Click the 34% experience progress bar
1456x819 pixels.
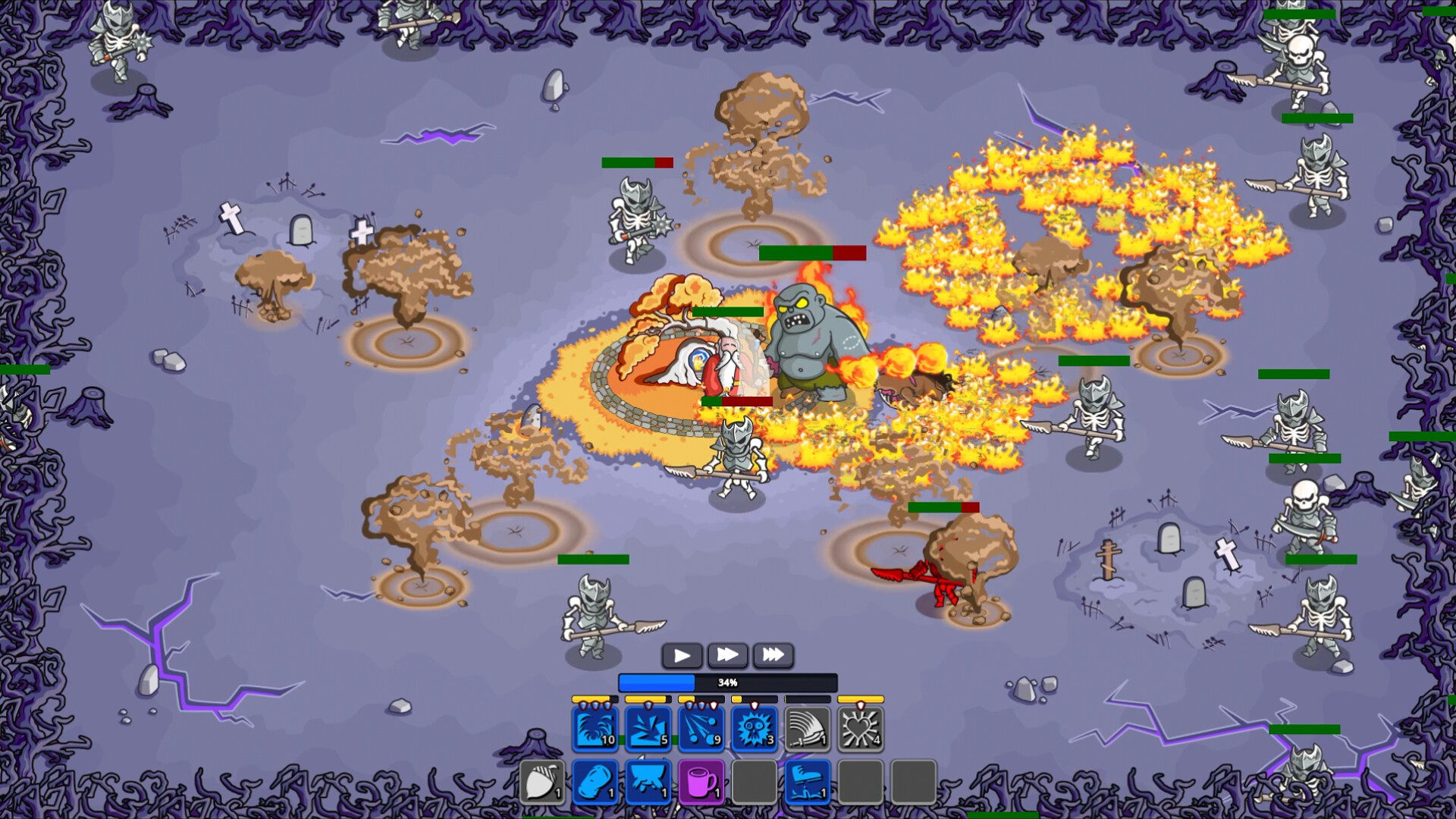tap(727, 682)
